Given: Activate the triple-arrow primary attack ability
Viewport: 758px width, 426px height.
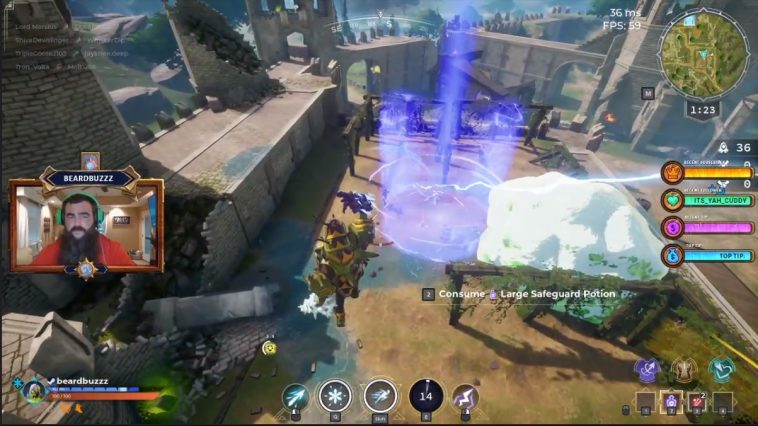Looking at the screenshot, I should [x=296, y=397].
